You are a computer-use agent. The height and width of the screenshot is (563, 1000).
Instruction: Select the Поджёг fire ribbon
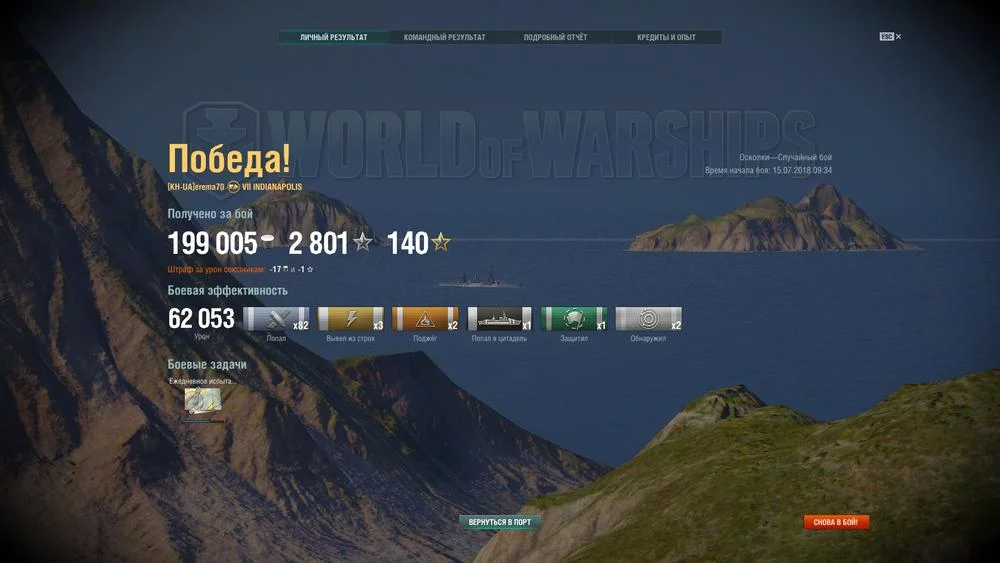coord(425,320)
